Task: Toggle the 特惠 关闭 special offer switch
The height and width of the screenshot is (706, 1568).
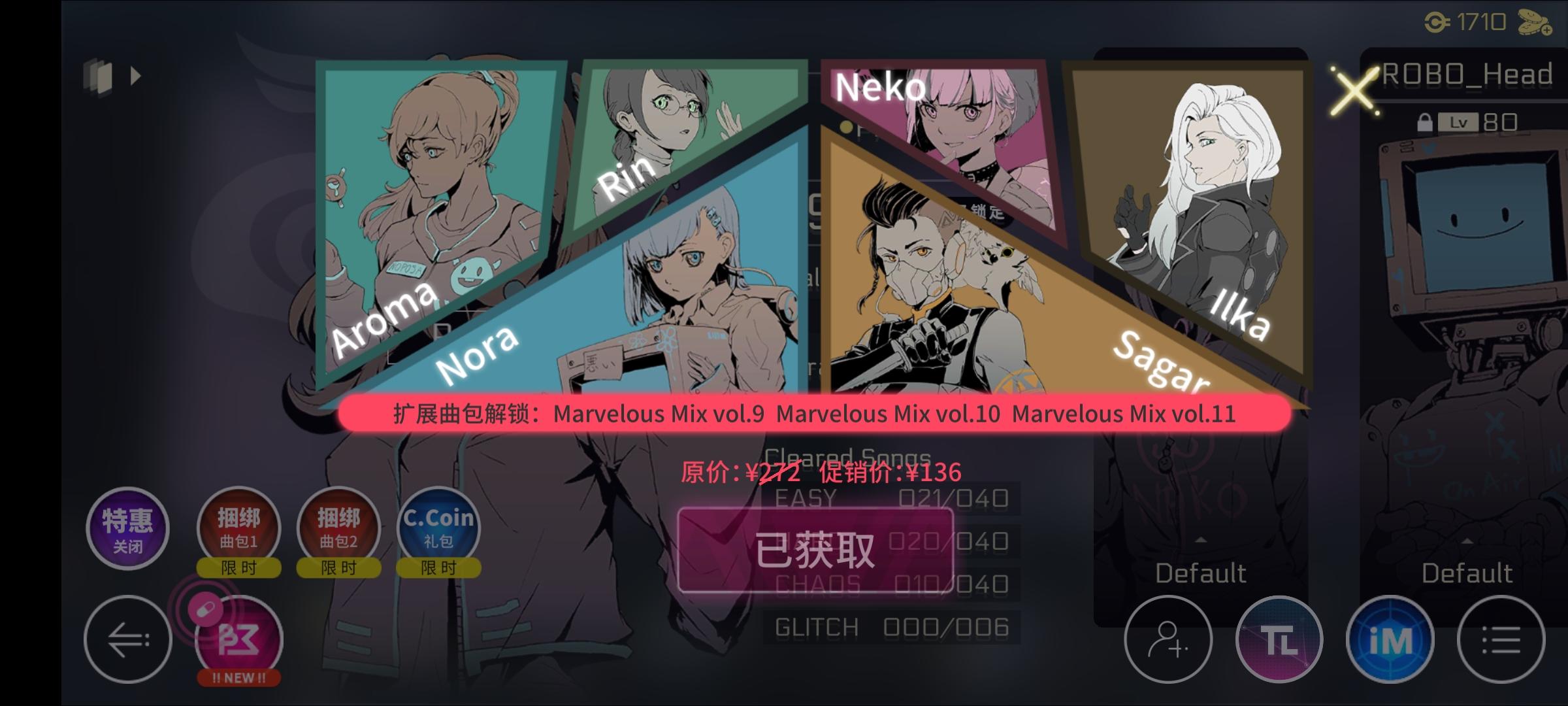Action: pyautogui.click(x=128, y=529)
